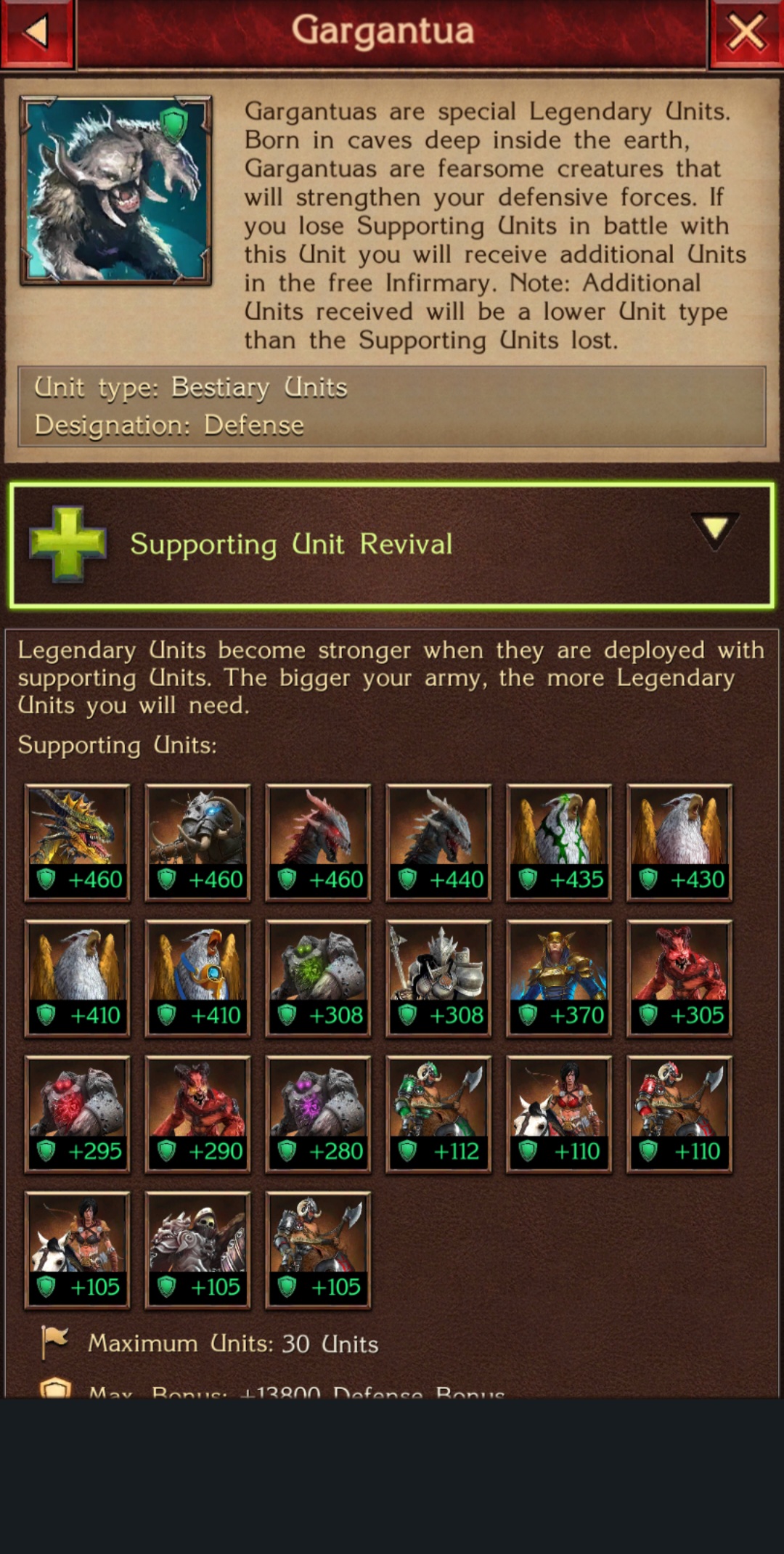Pick the white griffin unit with +430
The height and width of the screenshot is (1554, 784).
click(x=679, y=842)
